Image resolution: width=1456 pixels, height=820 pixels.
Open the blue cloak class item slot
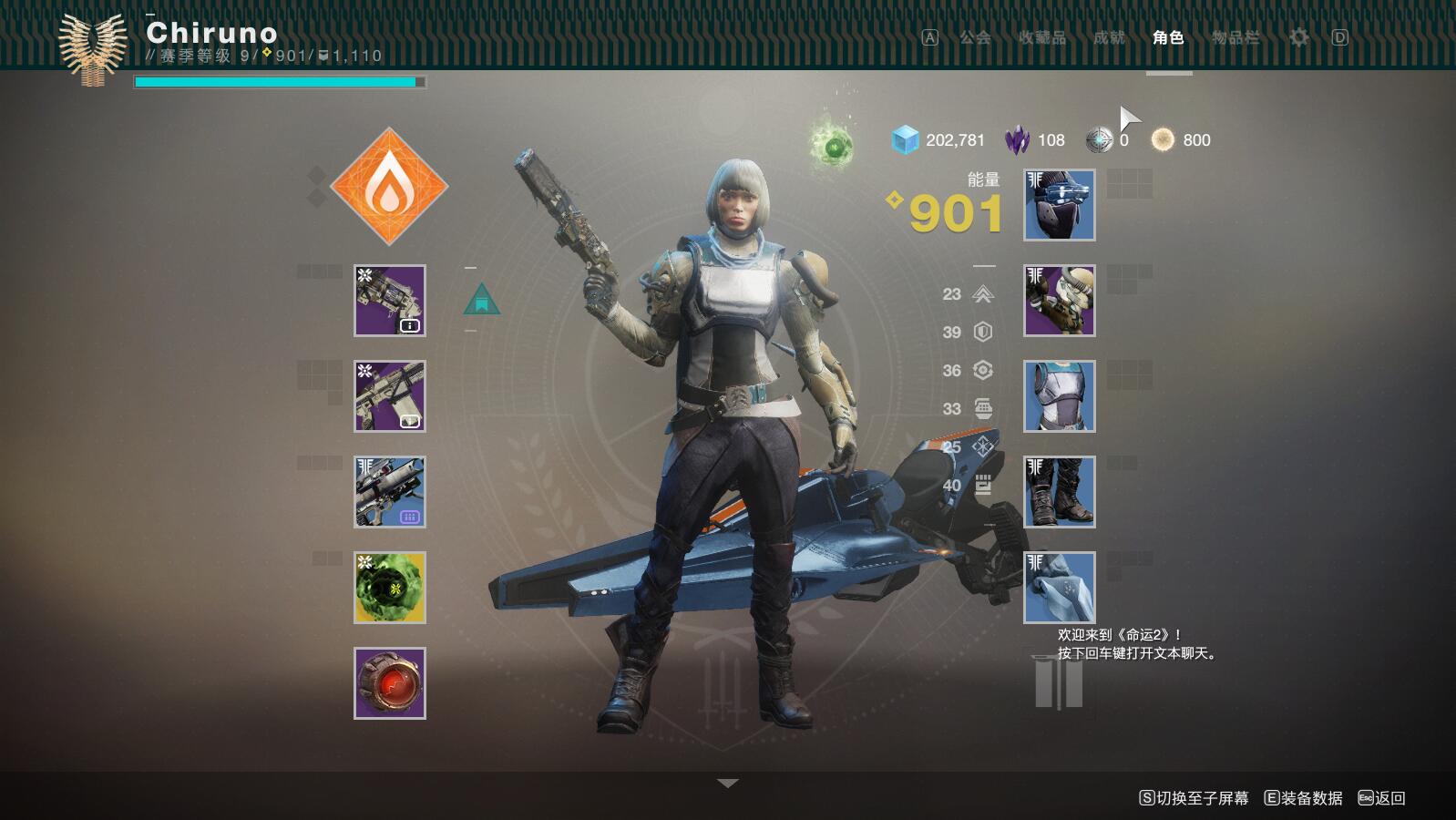(1060, 588)
